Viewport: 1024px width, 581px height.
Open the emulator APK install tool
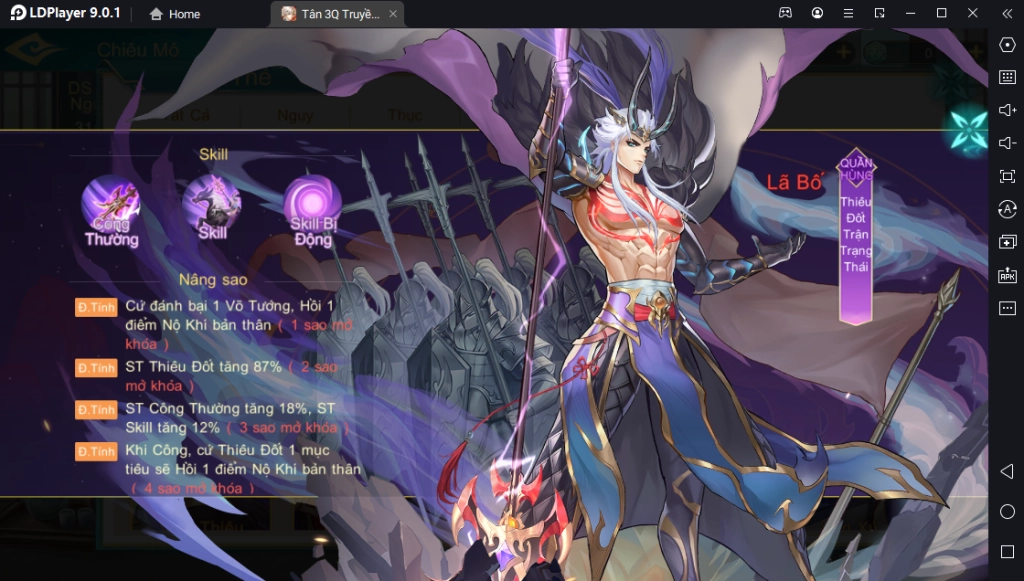click(1007, 275)
